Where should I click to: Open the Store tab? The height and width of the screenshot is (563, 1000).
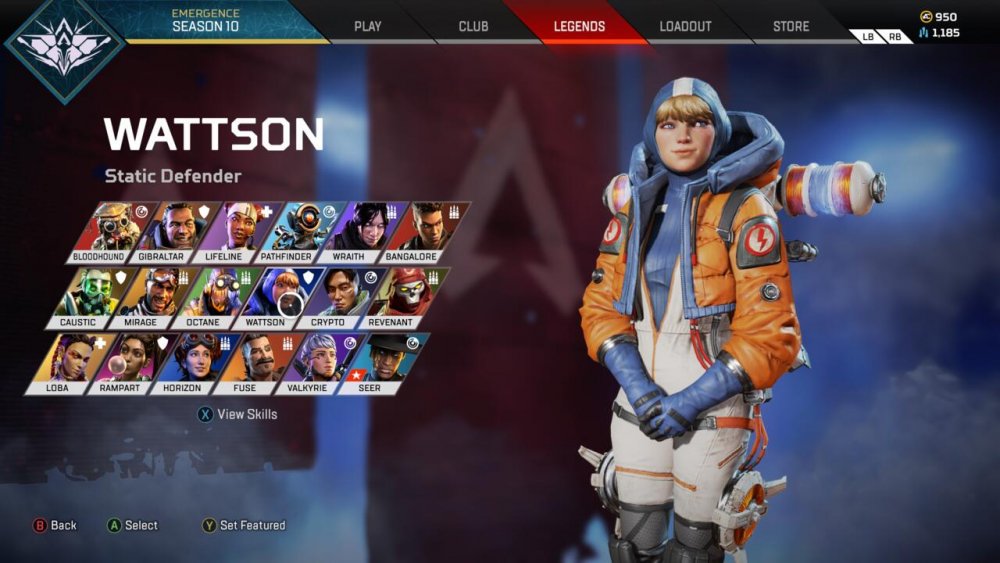[791, 26]
